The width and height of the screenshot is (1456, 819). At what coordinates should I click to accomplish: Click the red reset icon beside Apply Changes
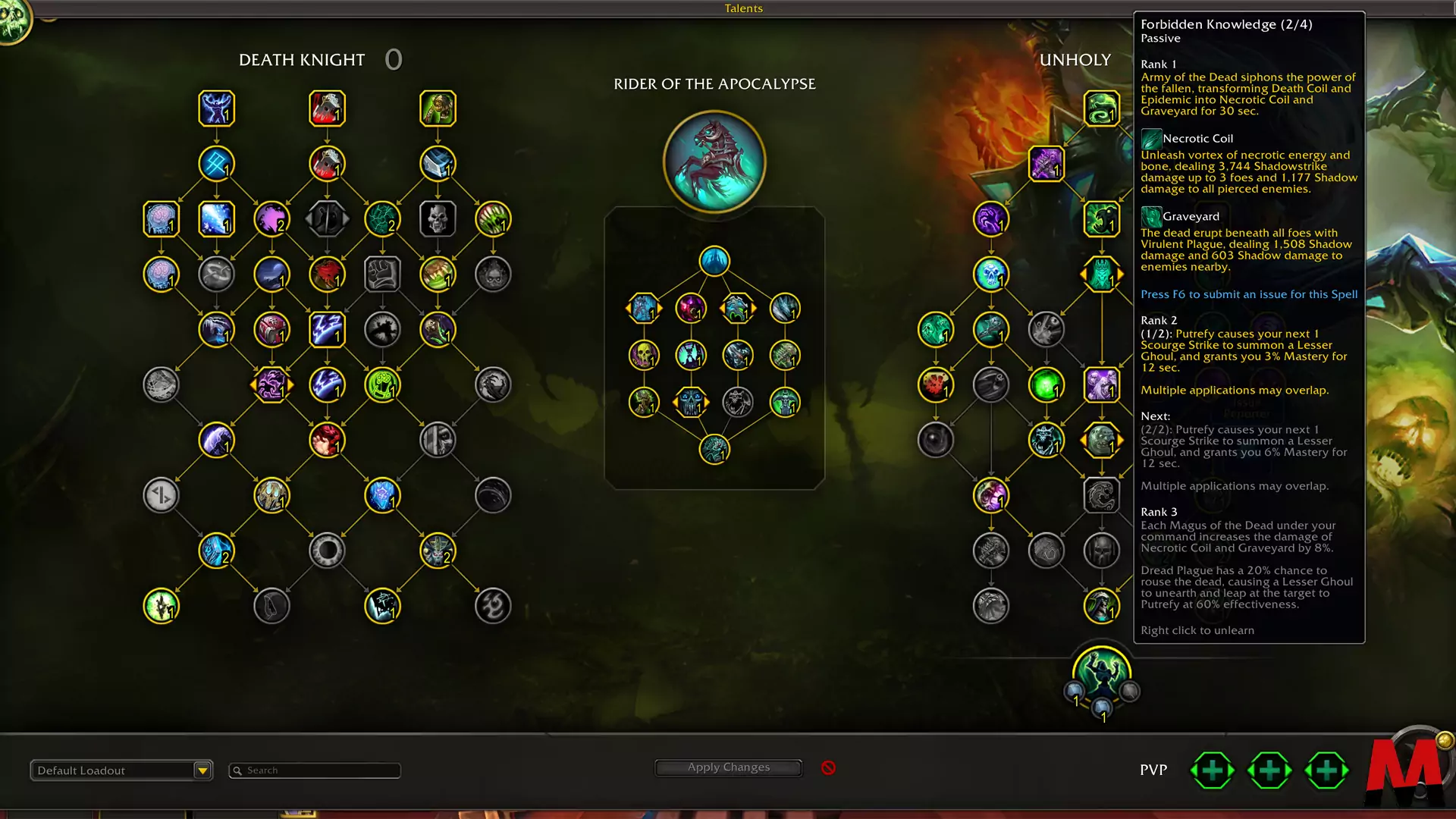point(828,768)
